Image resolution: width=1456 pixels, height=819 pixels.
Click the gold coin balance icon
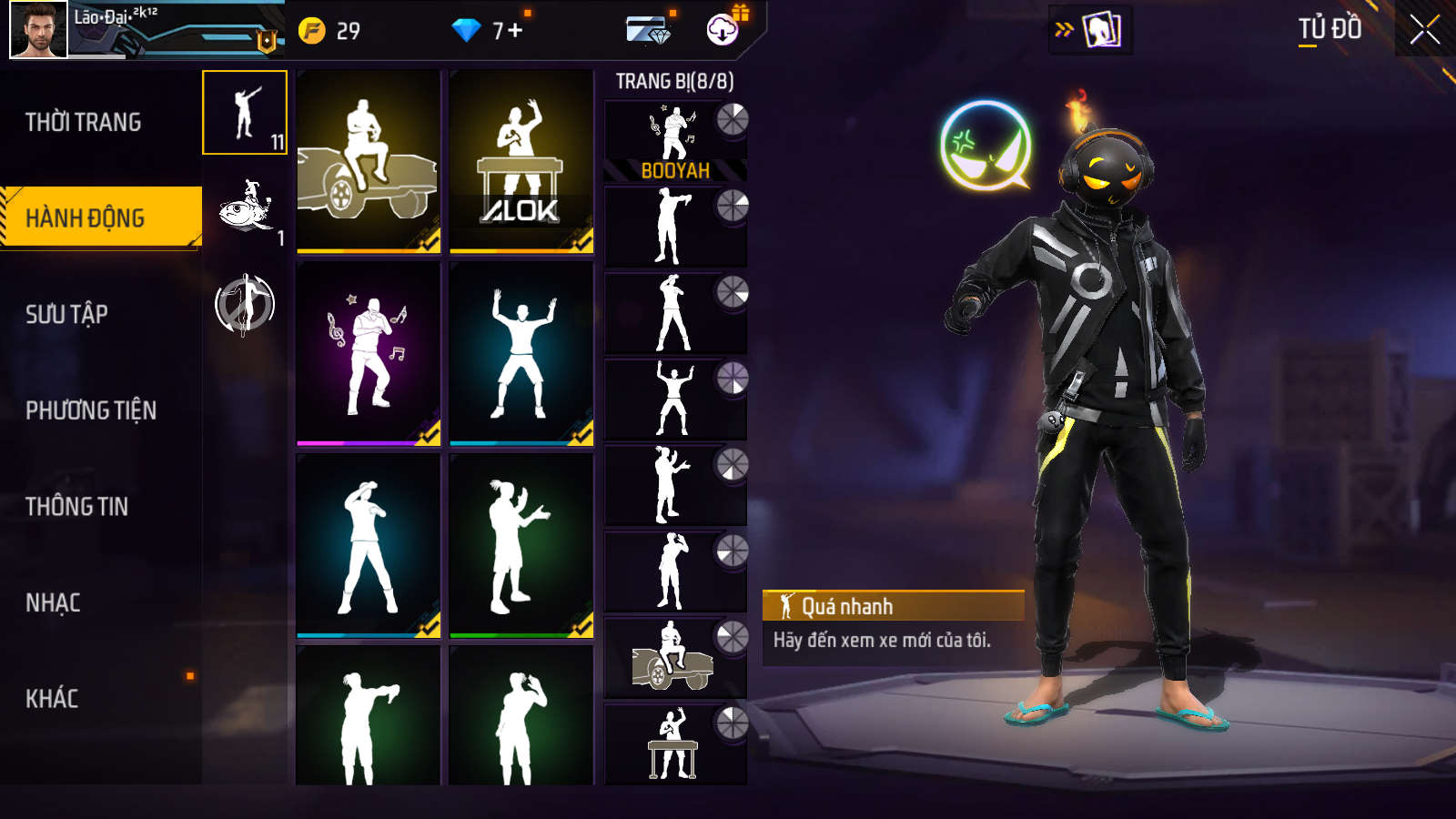(312, 31)
